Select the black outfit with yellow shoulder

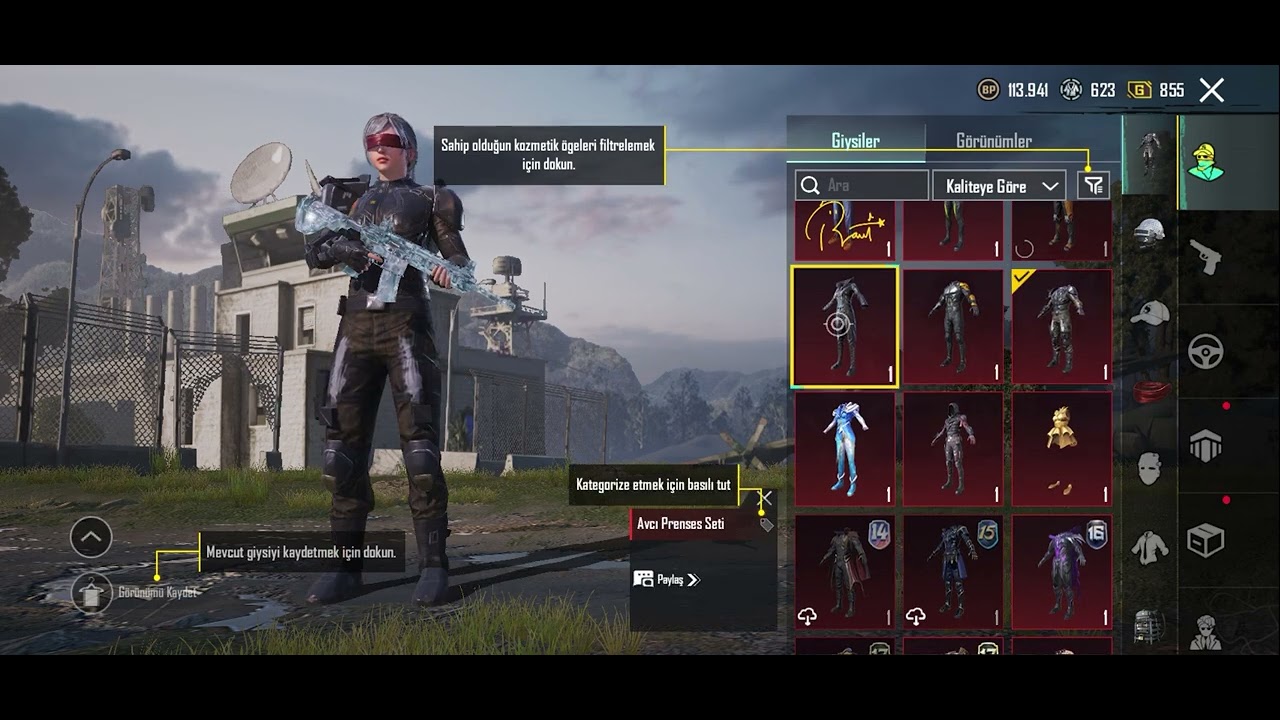point(952,326)
